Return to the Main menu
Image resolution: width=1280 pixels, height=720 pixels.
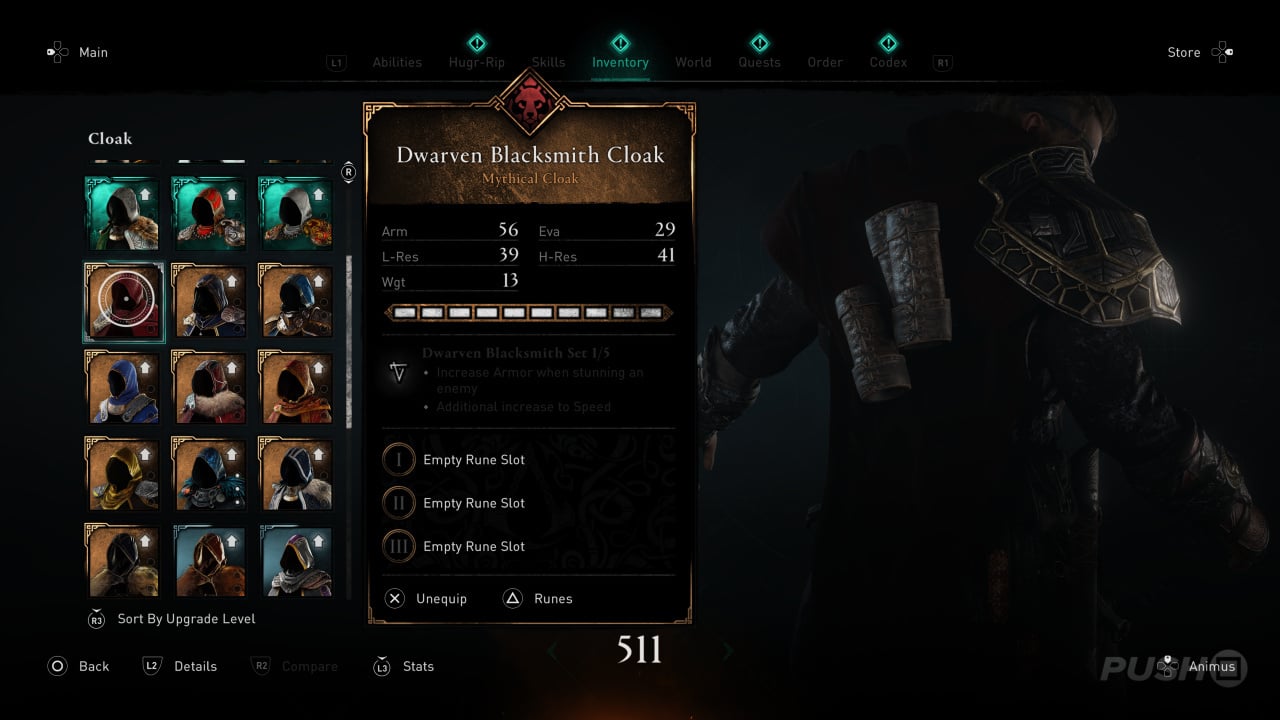coord(93,52)
